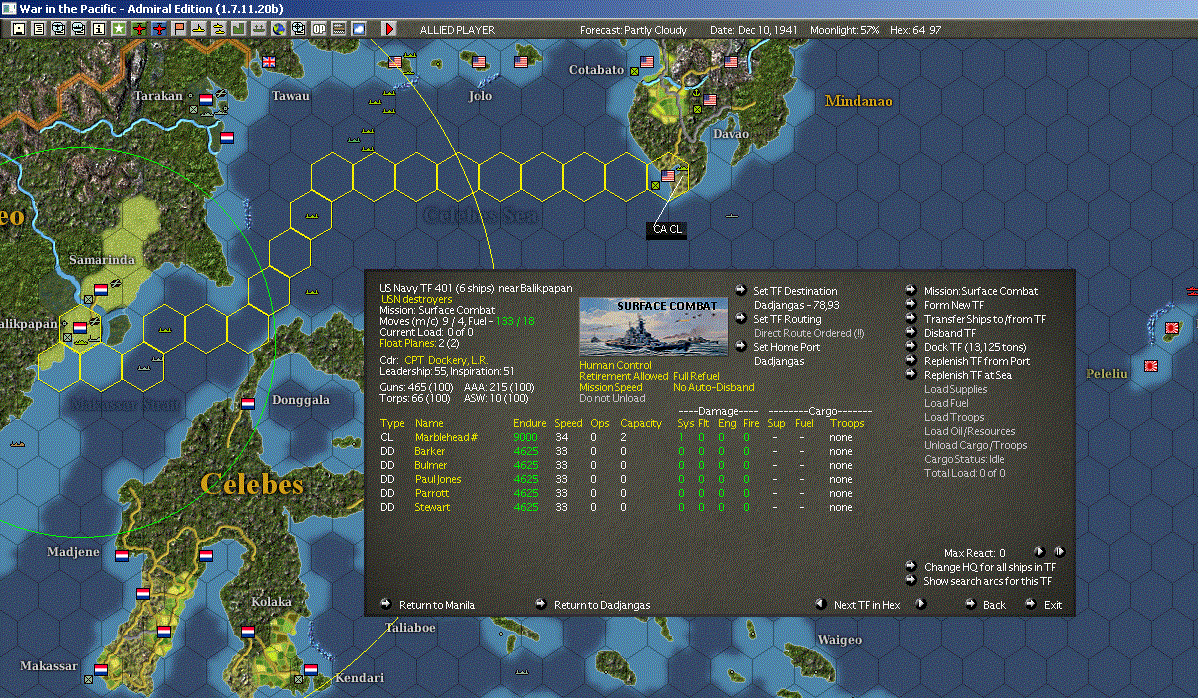
Task: Click Form New TF
Action: click(x=953, y=305)
